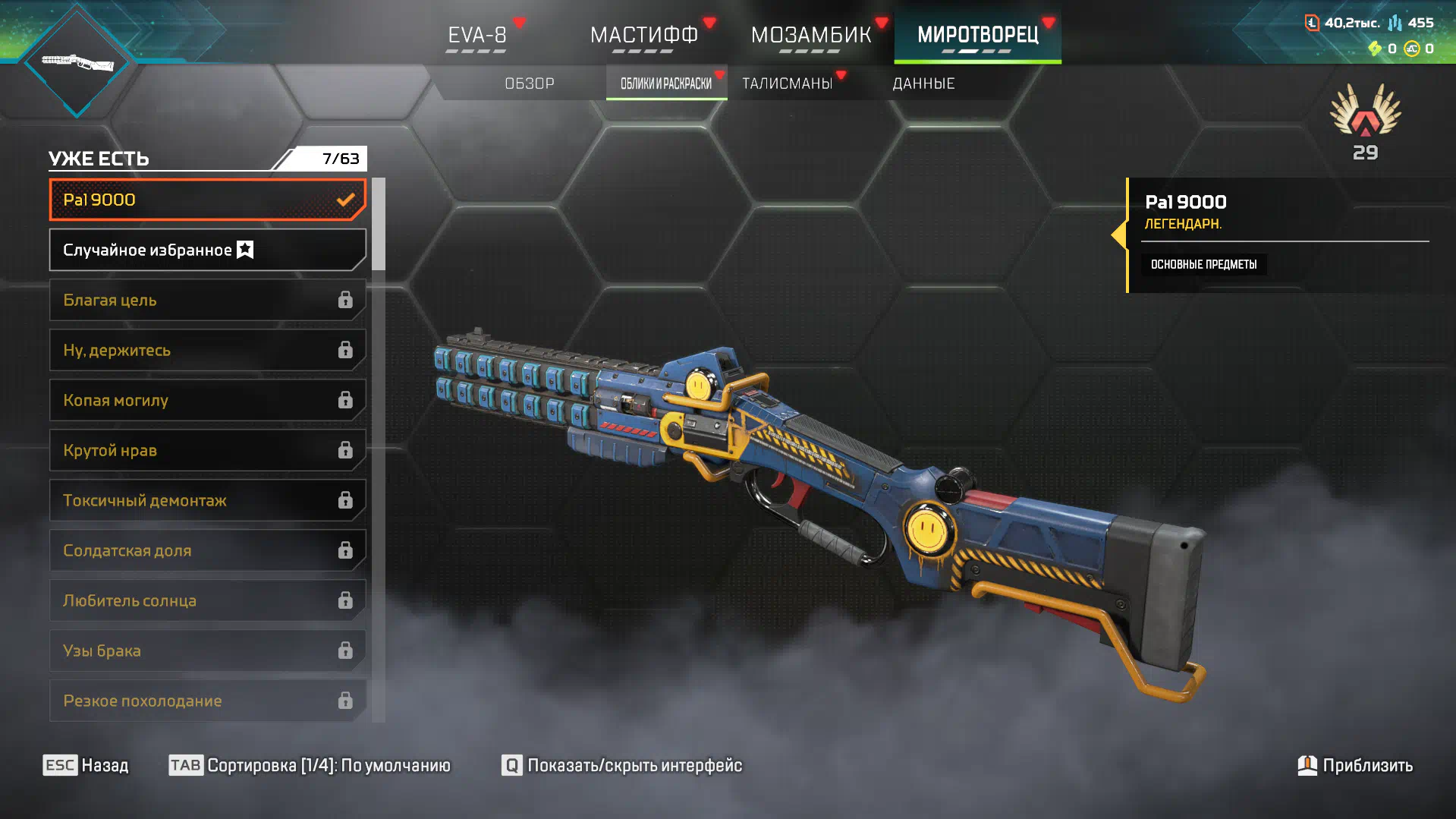
Task: Select the locked Благая цель skin
Action: (x=207, y=300)
